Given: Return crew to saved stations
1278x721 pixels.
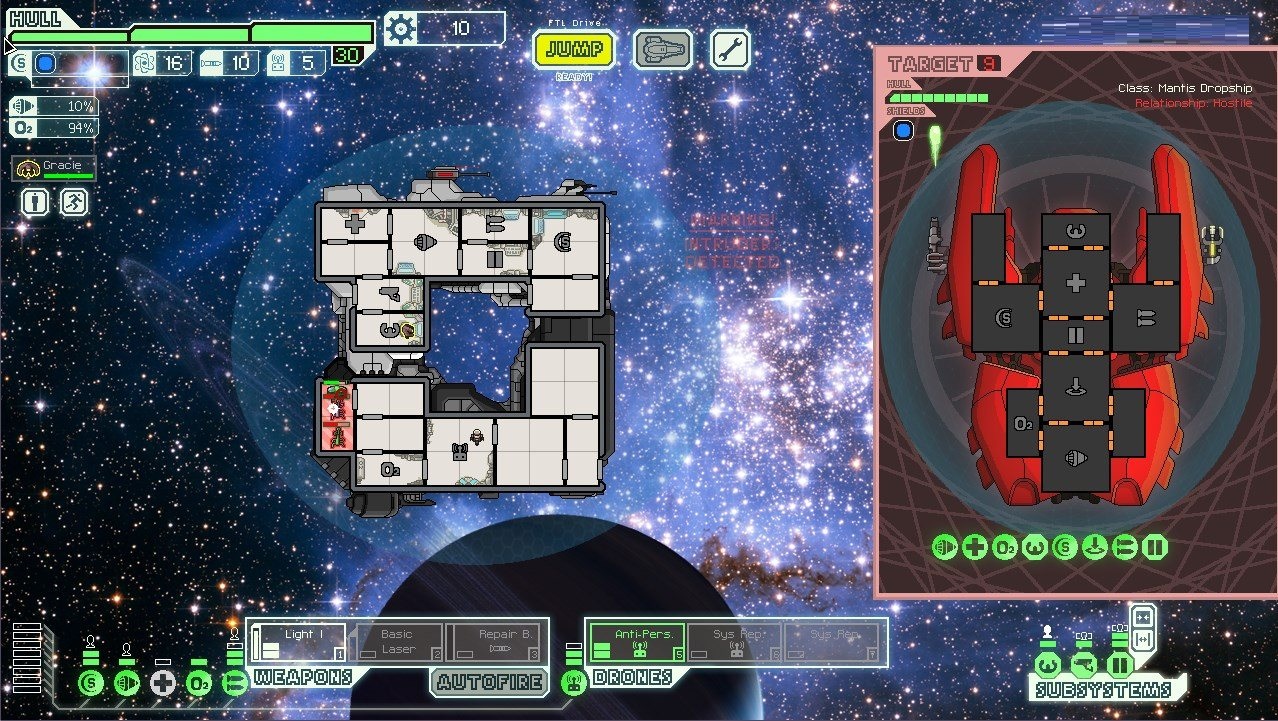Looking at the screenshot, I should (74, 203).
